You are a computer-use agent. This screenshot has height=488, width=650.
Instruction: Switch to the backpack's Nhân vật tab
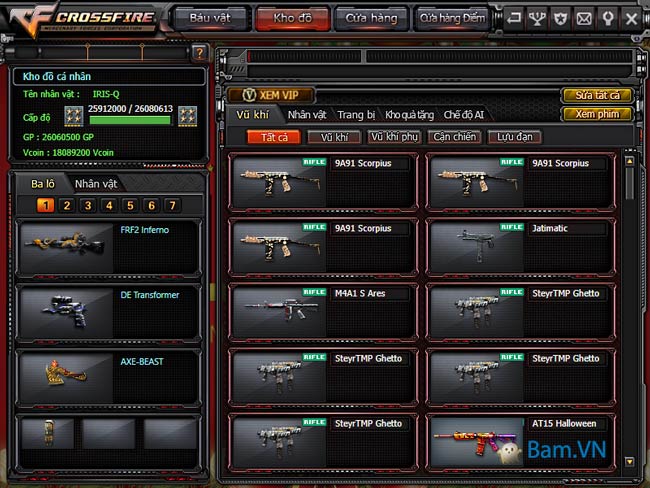(x=96, y=184)
